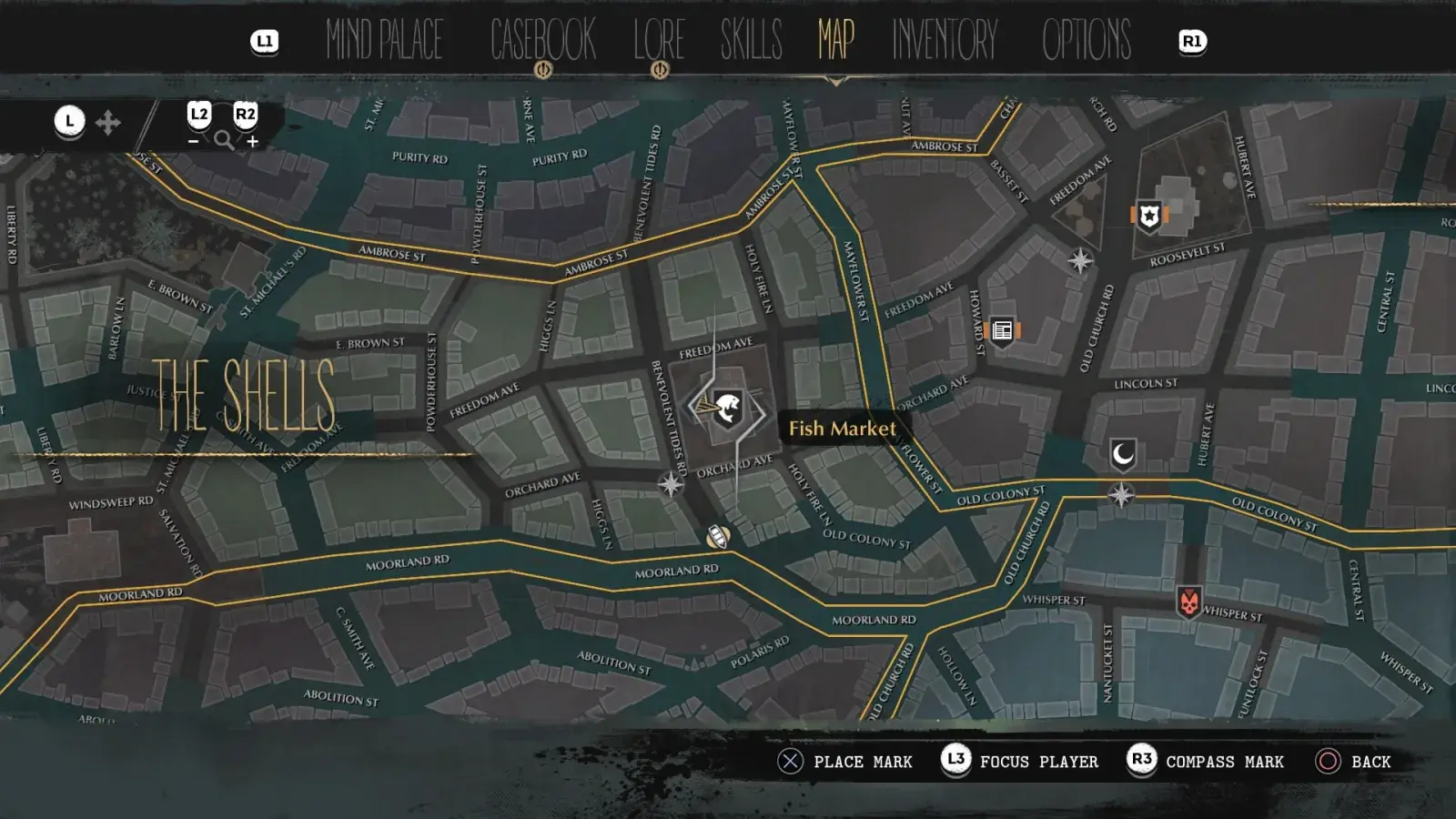Select the newspaper marker on Howard St

point(1002,330)
